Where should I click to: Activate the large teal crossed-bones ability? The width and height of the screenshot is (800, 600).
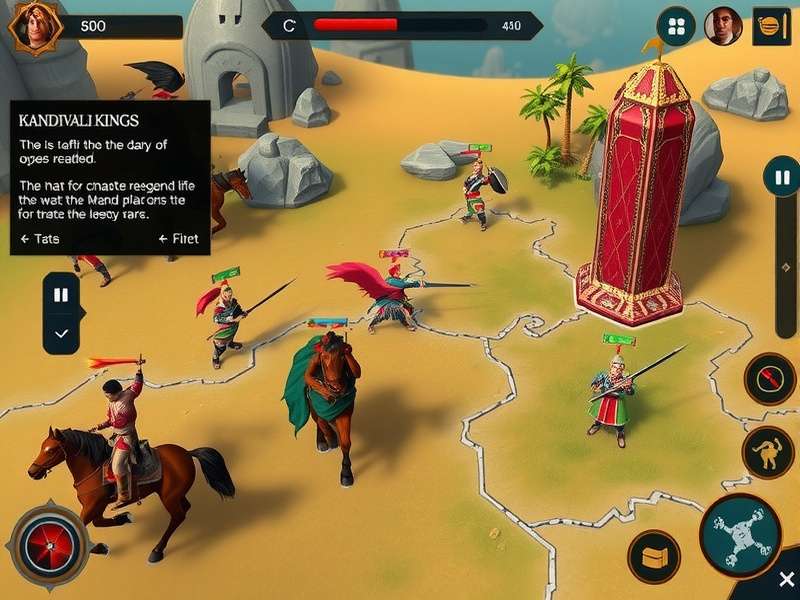pos(740,533)
